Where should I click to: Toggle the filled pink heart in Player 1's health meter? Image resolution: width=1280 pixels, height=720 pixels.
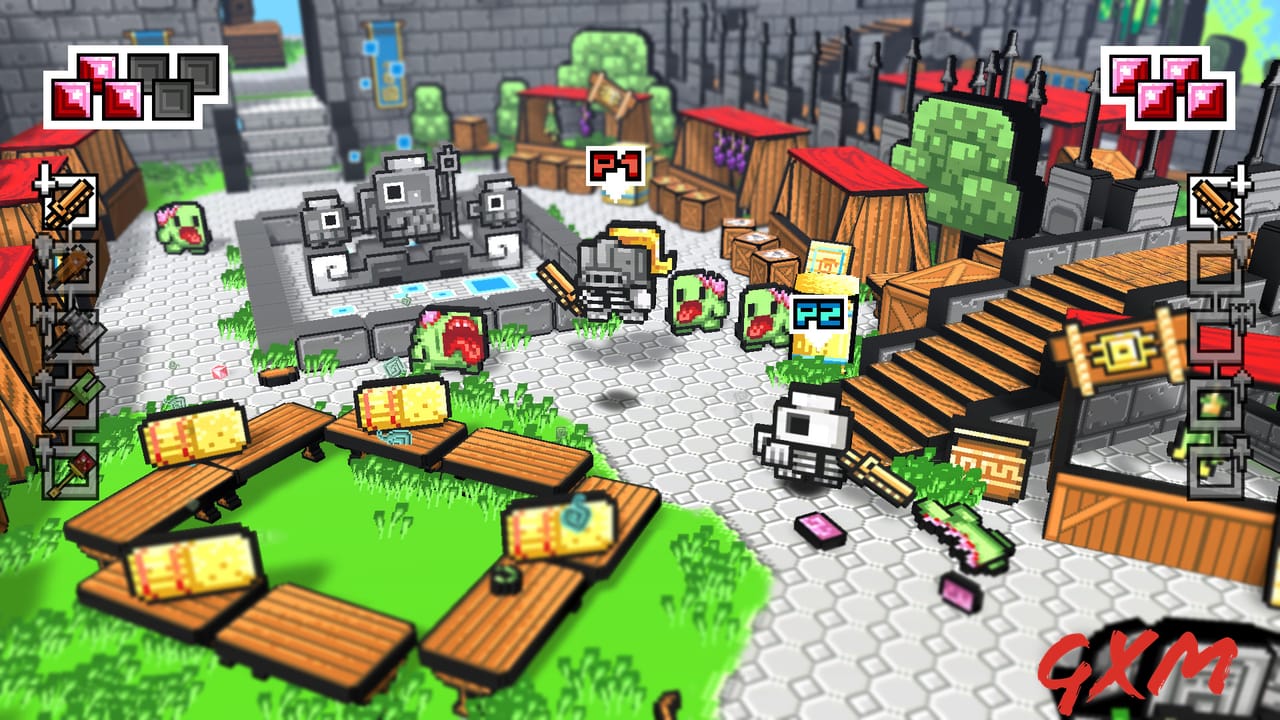98,71
